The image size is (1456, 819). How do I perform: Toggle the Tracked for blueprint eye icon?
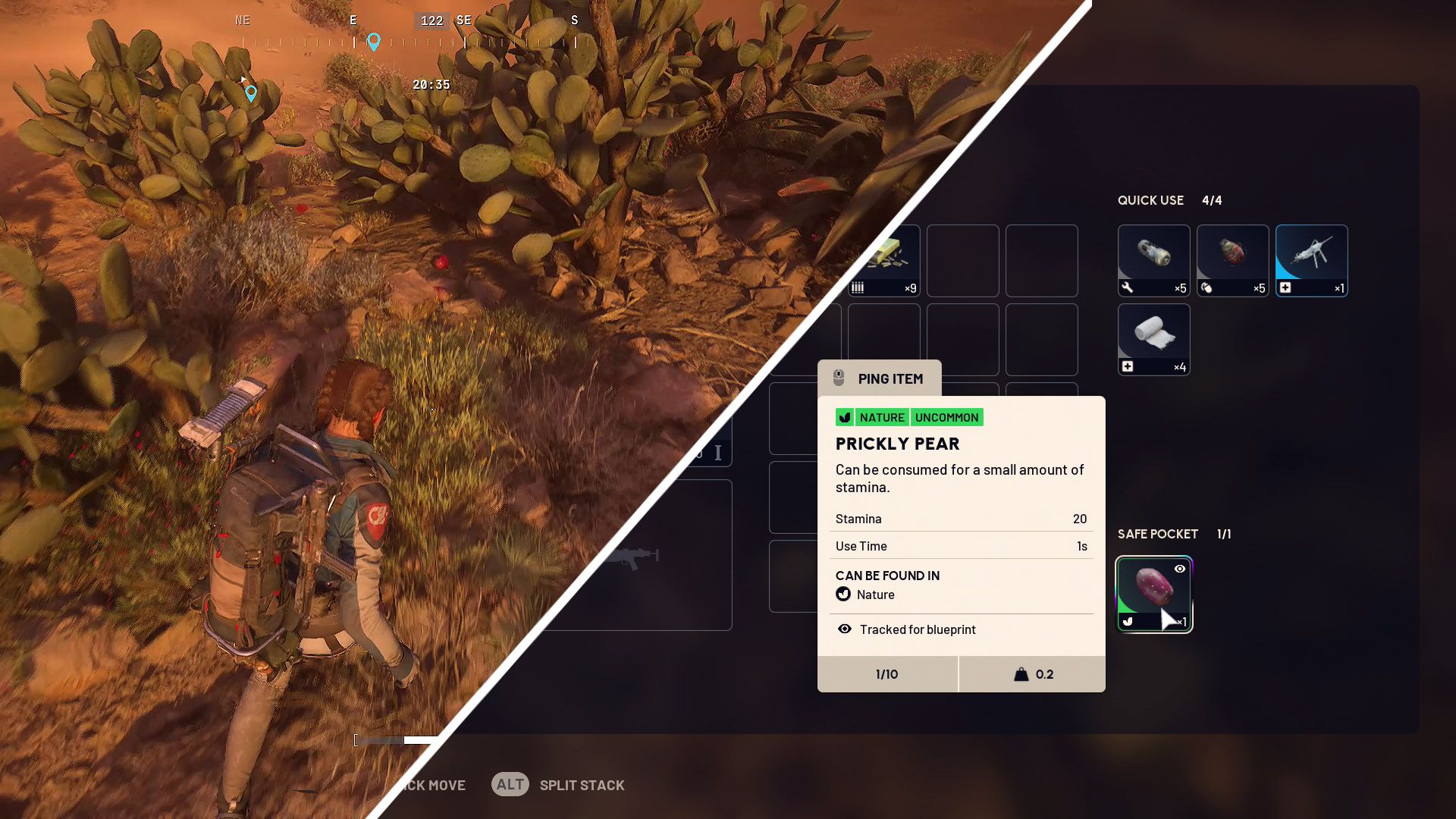(x=846, y=629)
